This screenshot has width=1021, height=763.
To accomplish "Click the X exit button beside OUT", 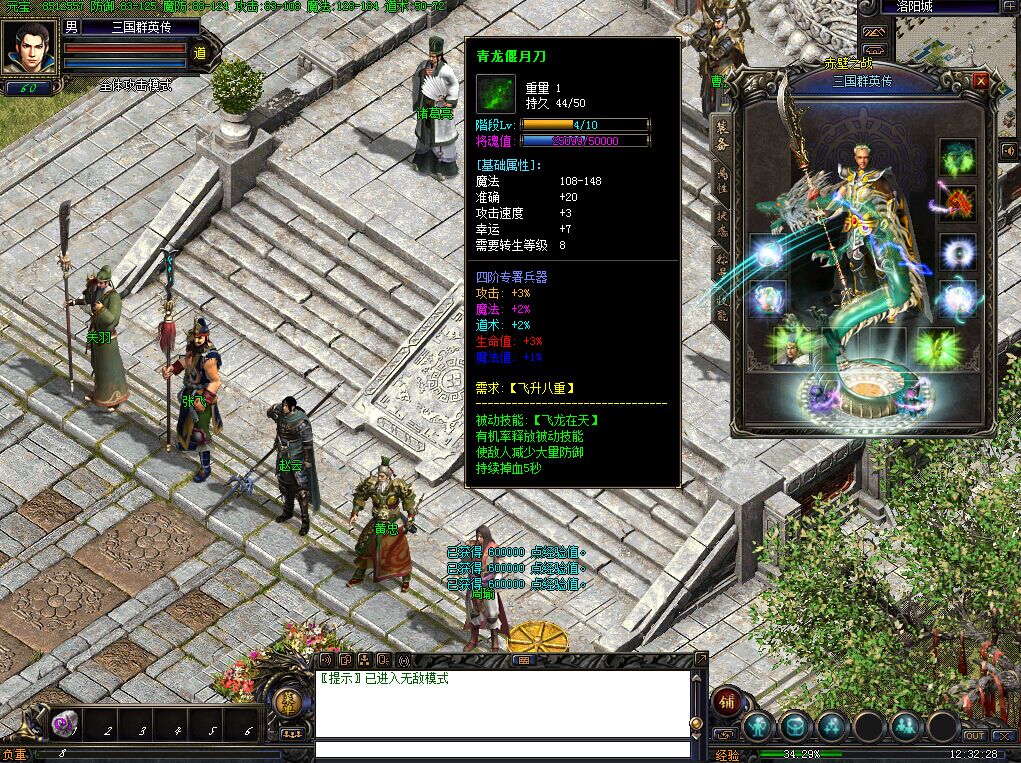I will (1004, 737).
